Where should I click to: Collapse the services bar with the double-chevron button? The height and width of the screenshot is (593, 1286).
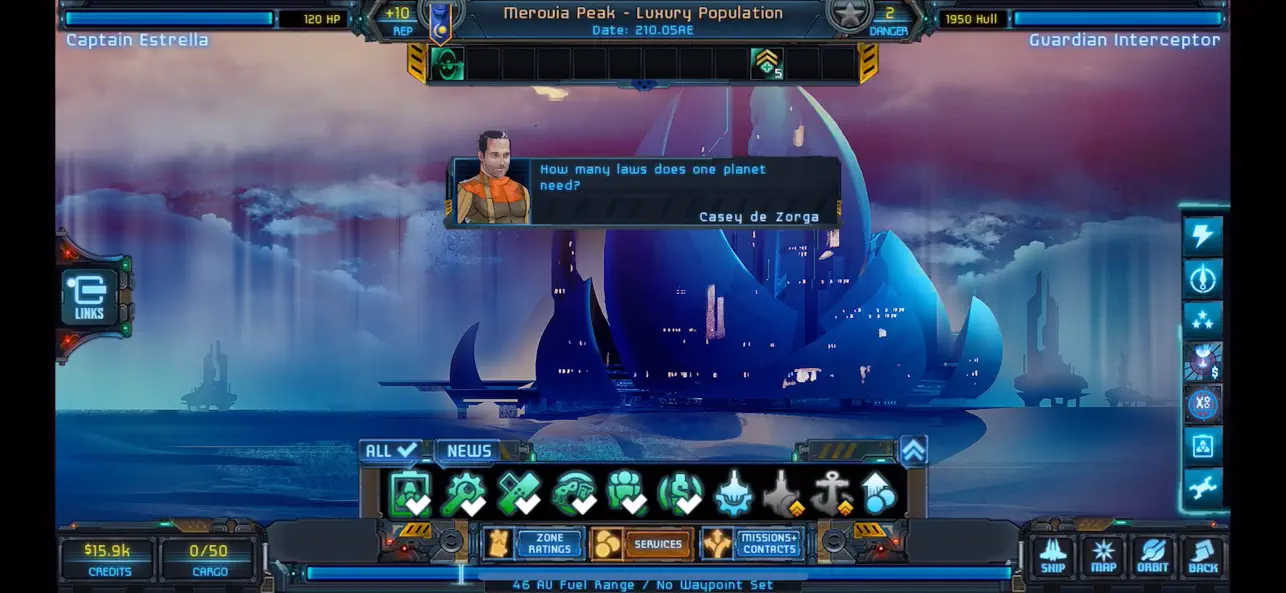tap(913, 451)
